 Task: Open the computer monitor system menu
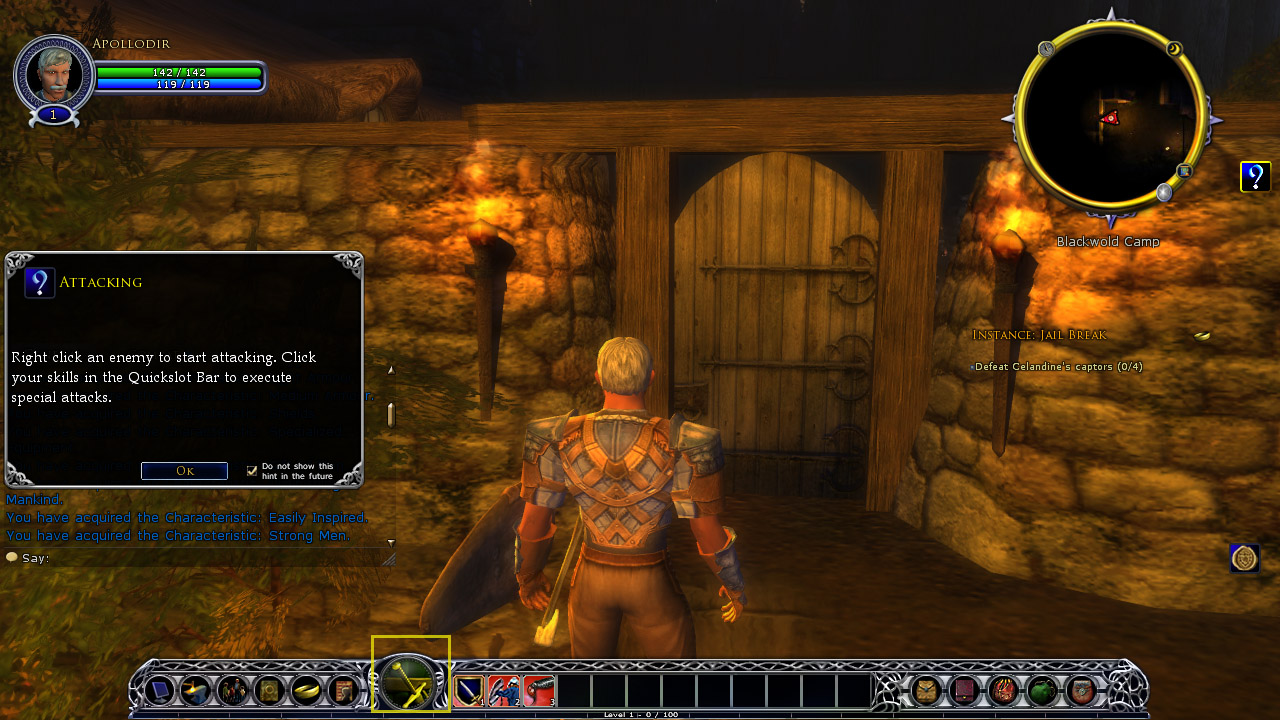coord(160,690)
